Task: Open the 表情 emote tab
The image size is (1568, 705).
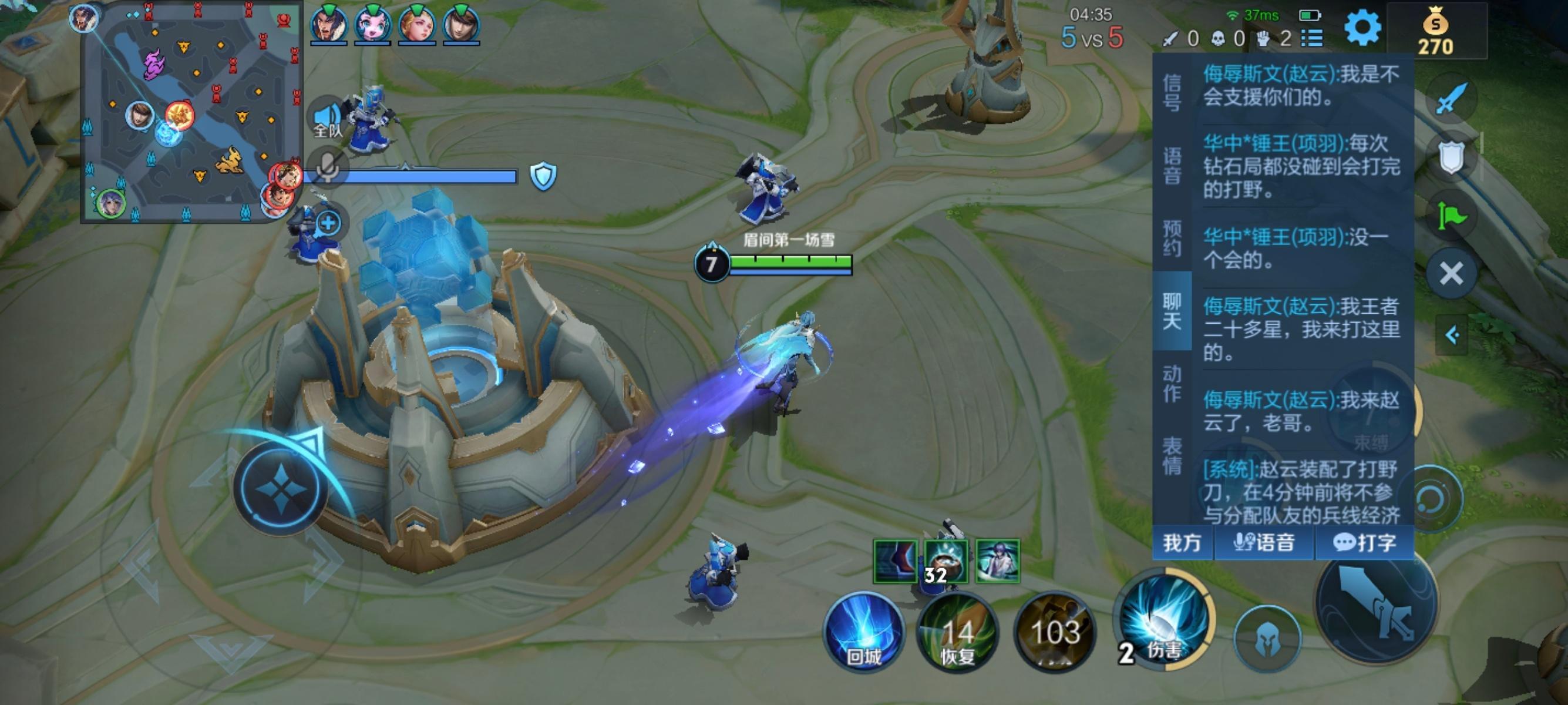Action: (x=1172, y=456)
